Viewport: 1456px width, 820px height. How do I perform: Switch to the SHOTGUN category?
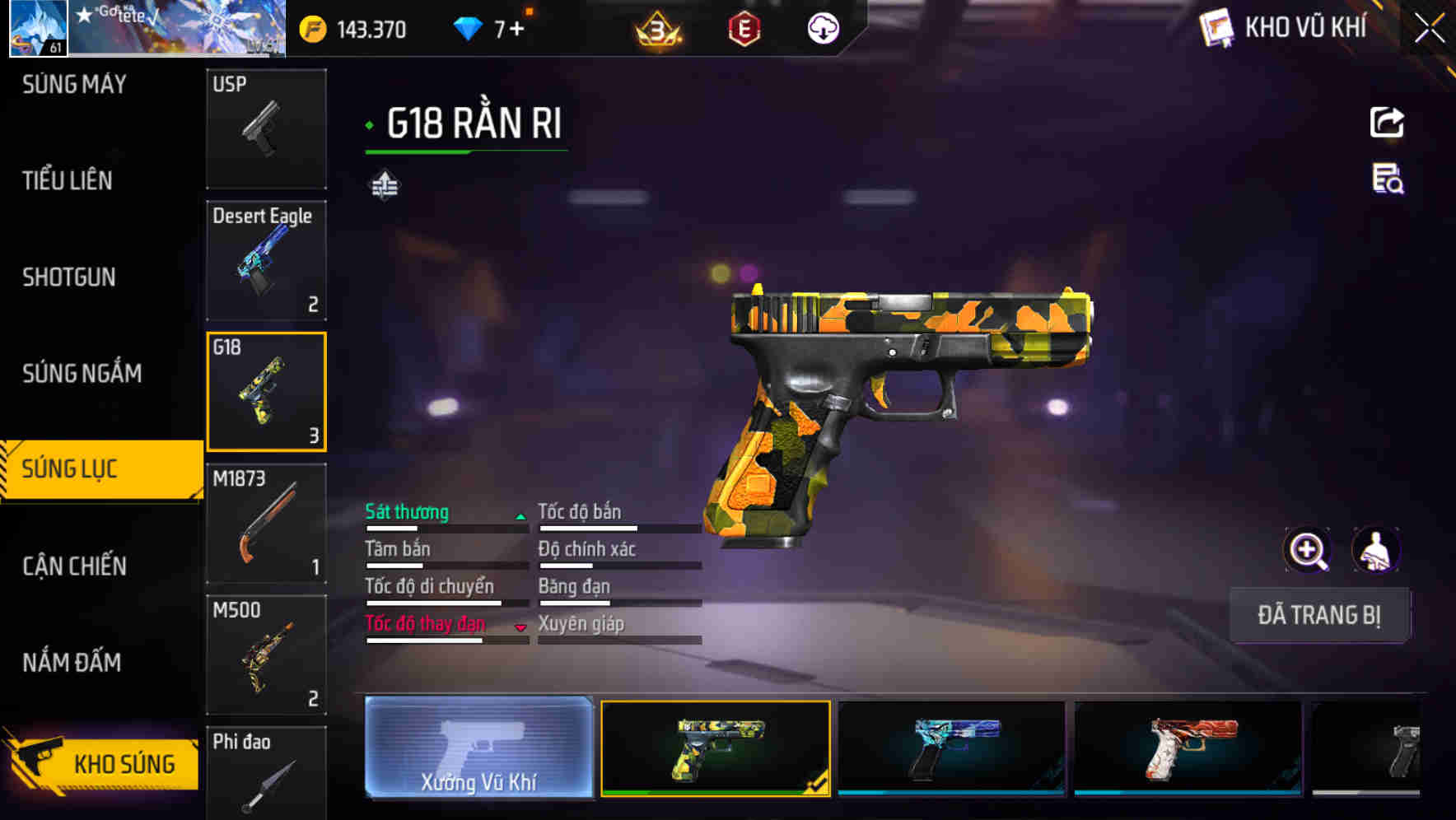[x=68, y=277]
